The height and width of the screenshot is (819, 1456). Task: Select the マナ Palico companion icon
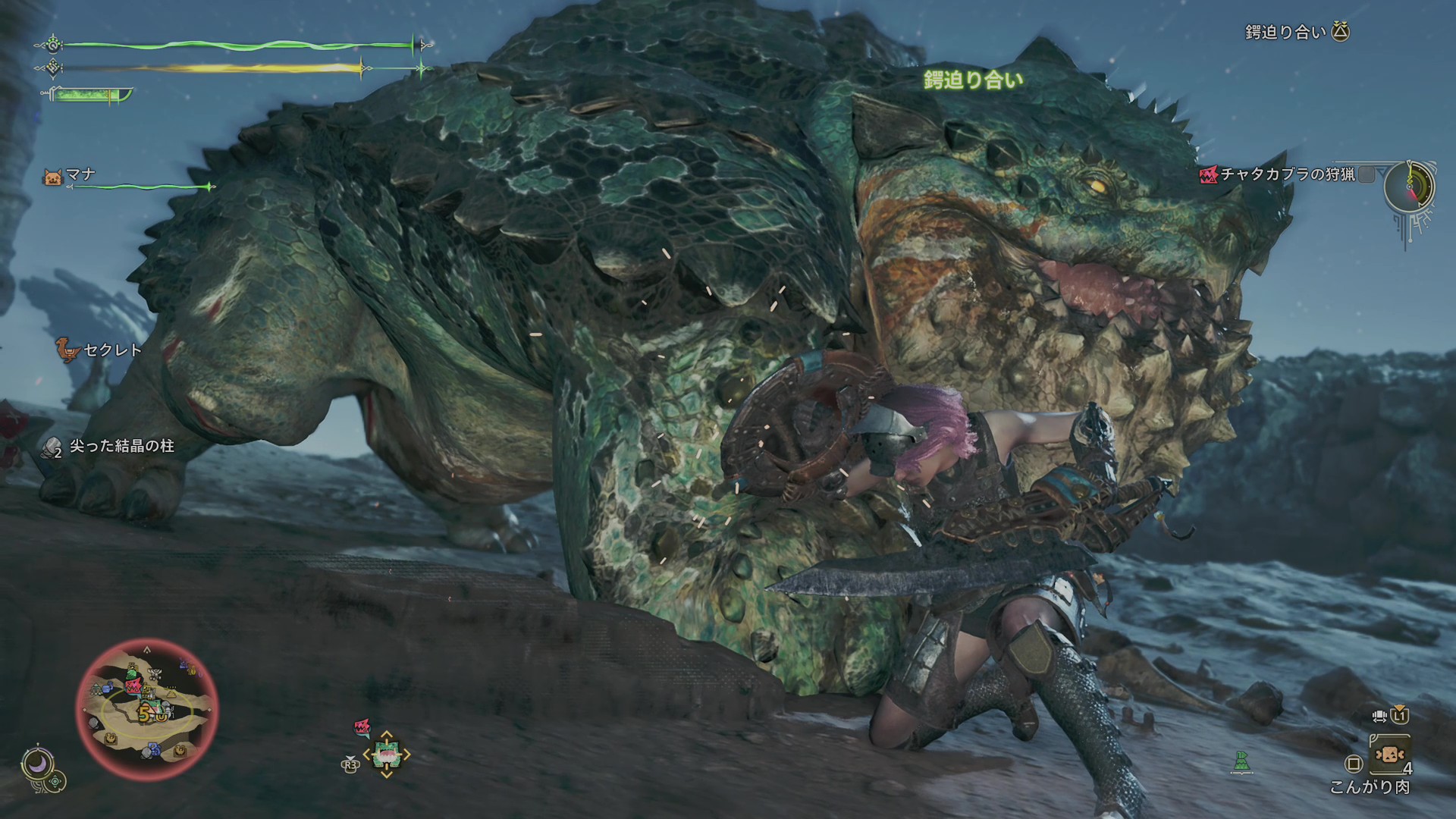[52, 177]
